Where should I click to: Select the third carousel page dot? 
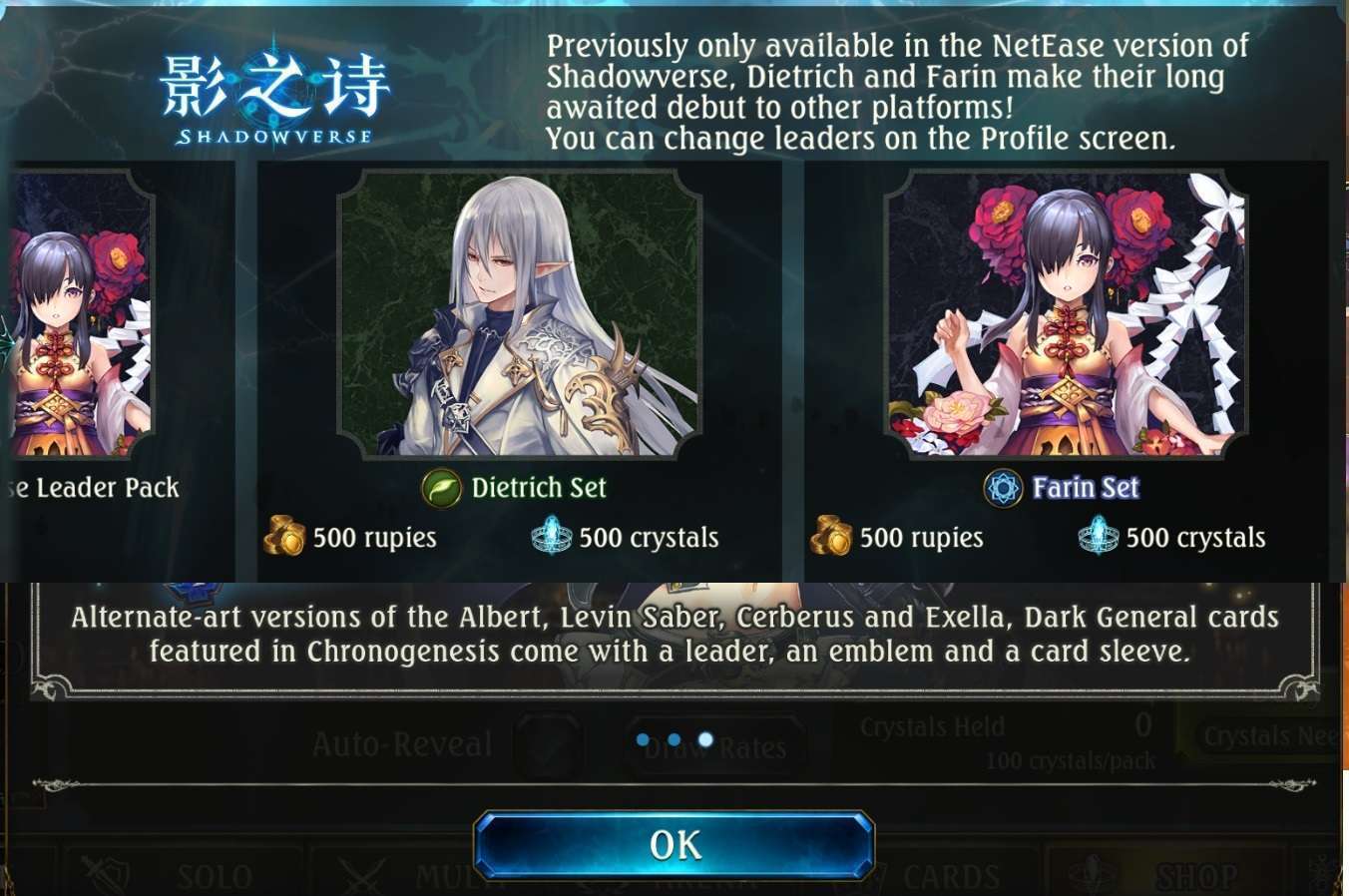(706, 738)
